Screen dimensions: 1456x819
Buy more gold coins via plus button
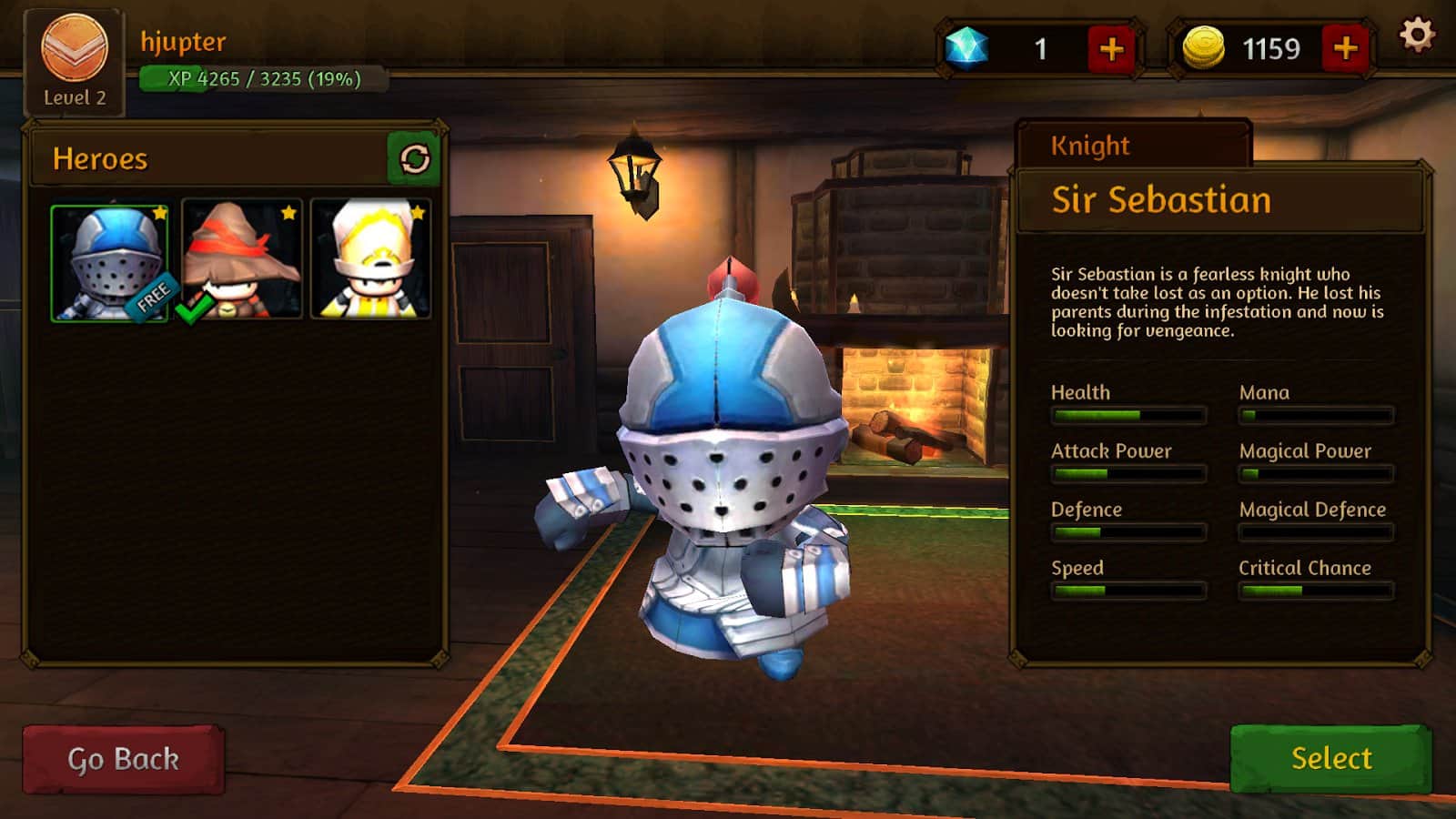coord(1345,48)
